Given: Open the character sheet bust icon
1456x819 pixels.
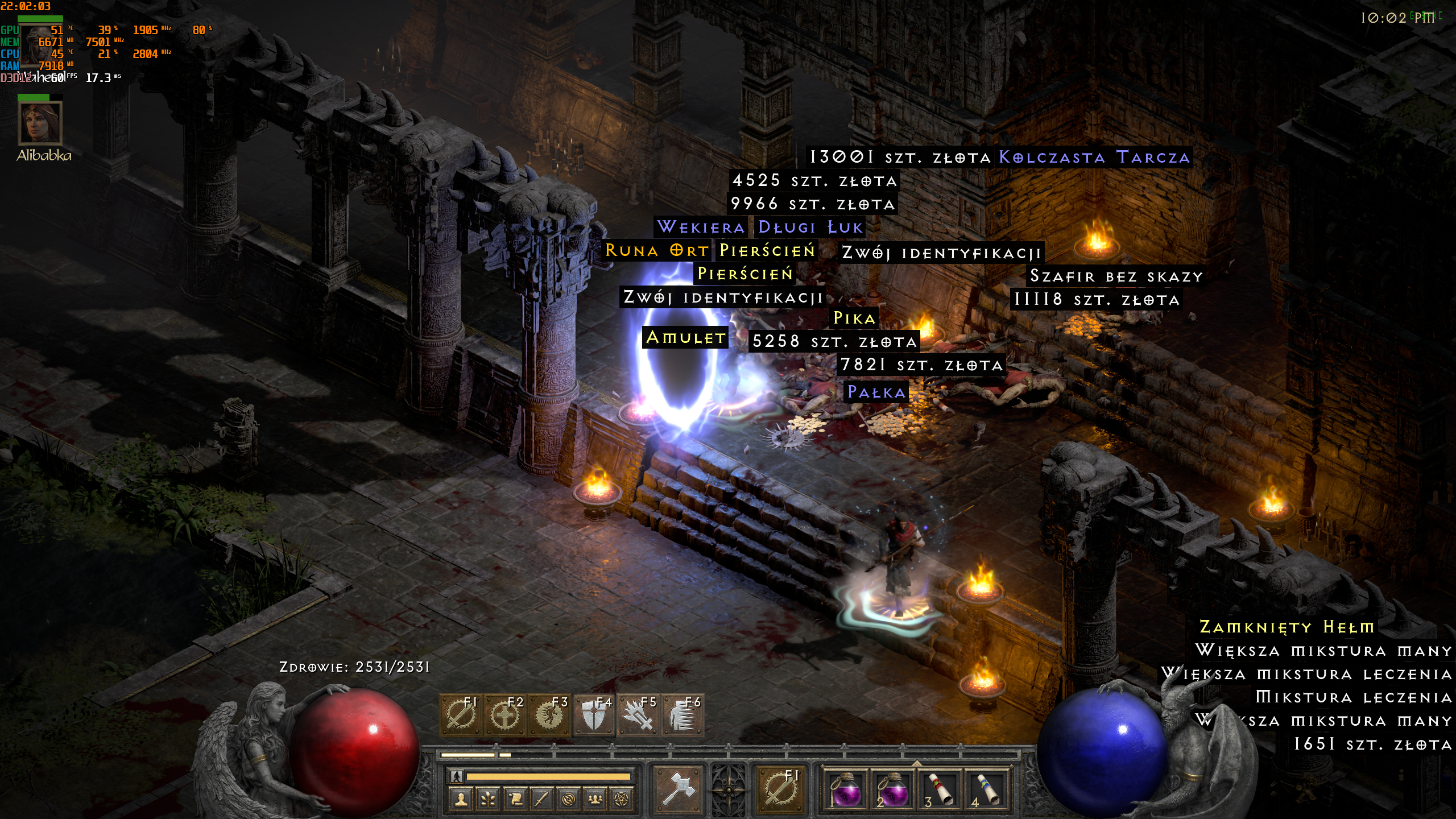Looking at the screenshot, I should 461,800.
